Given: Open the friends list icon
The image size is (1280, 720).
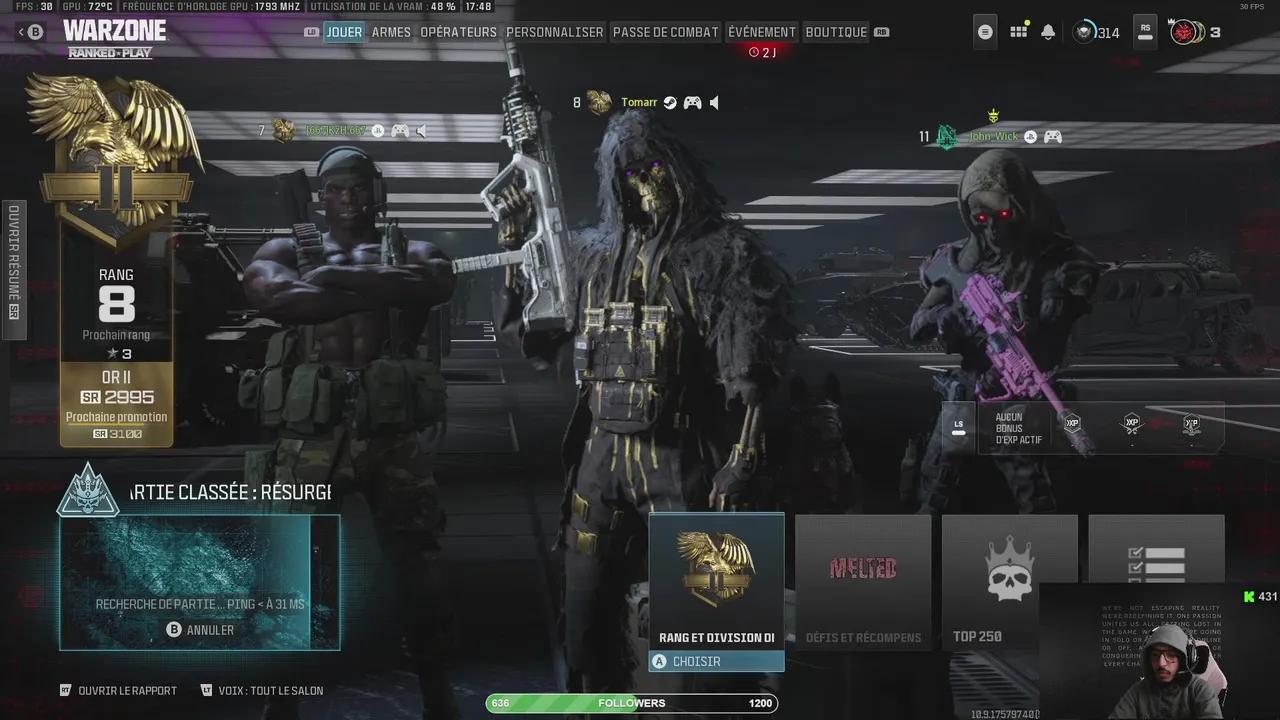Looking at the screenshot, I should [984, 31].
